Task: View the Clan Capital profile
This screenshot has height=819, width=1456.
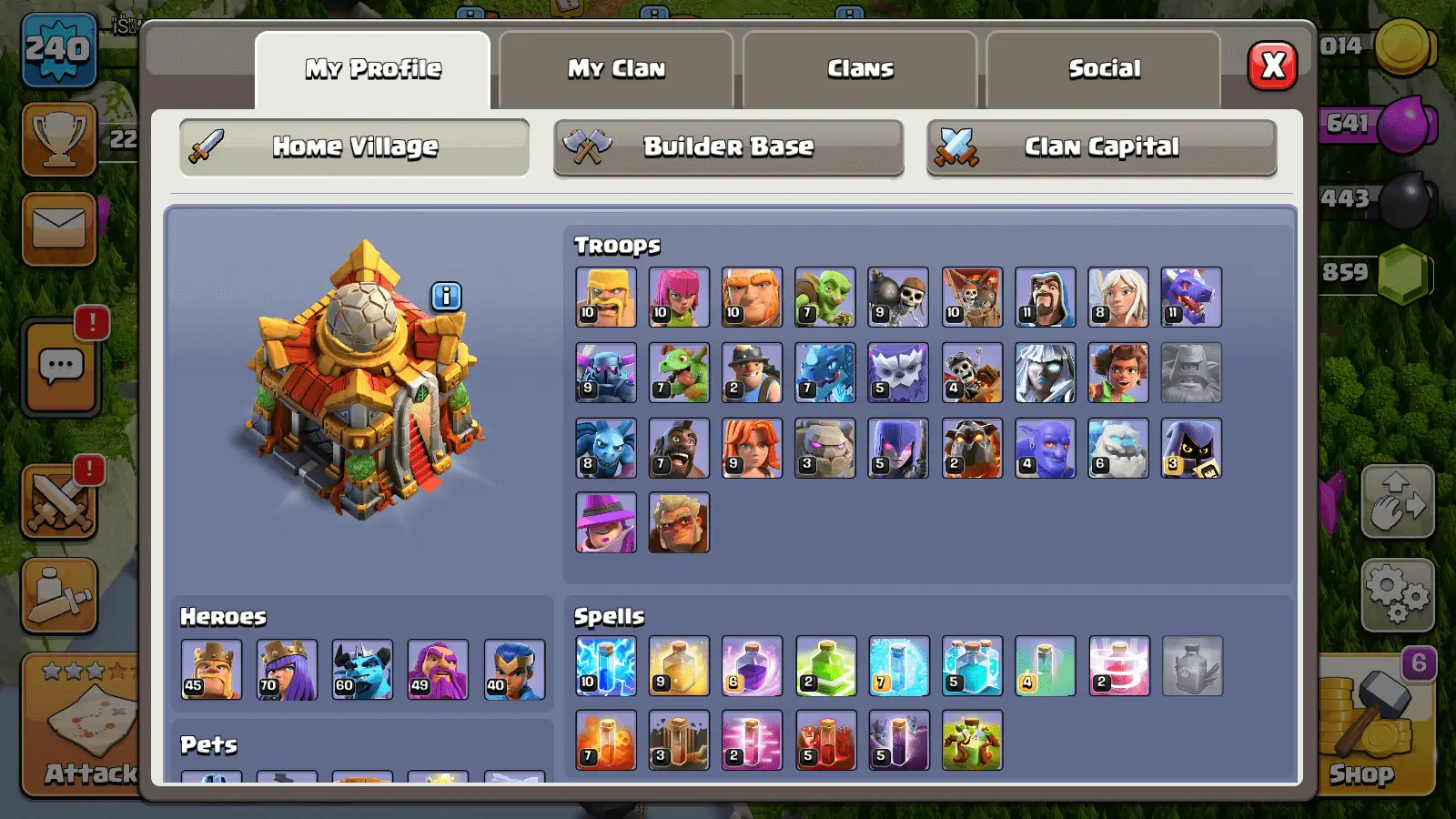Action: [1101, 147]
